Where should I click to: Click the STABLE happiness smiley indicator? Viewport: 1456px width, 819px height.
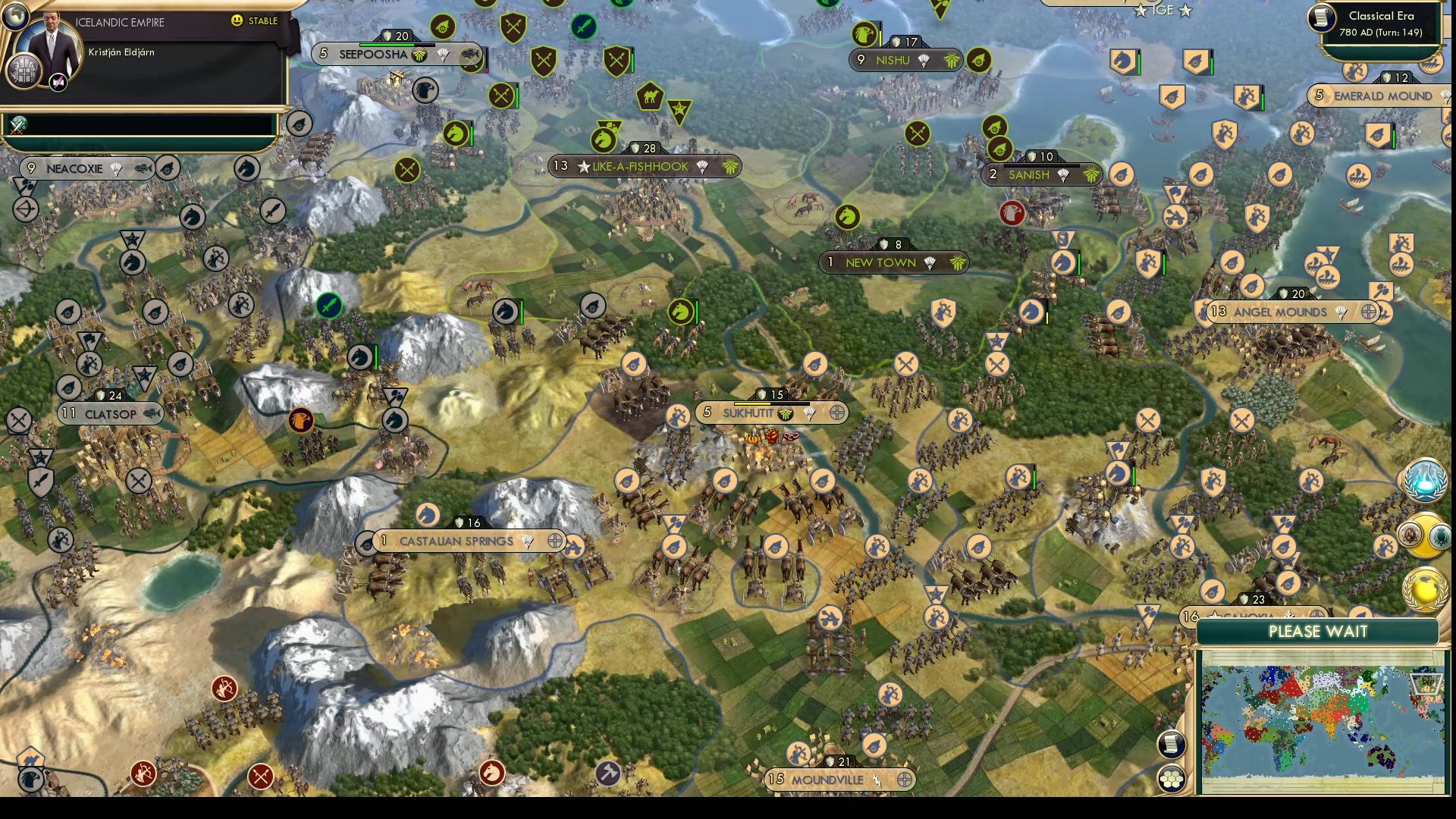pos(237,22)
